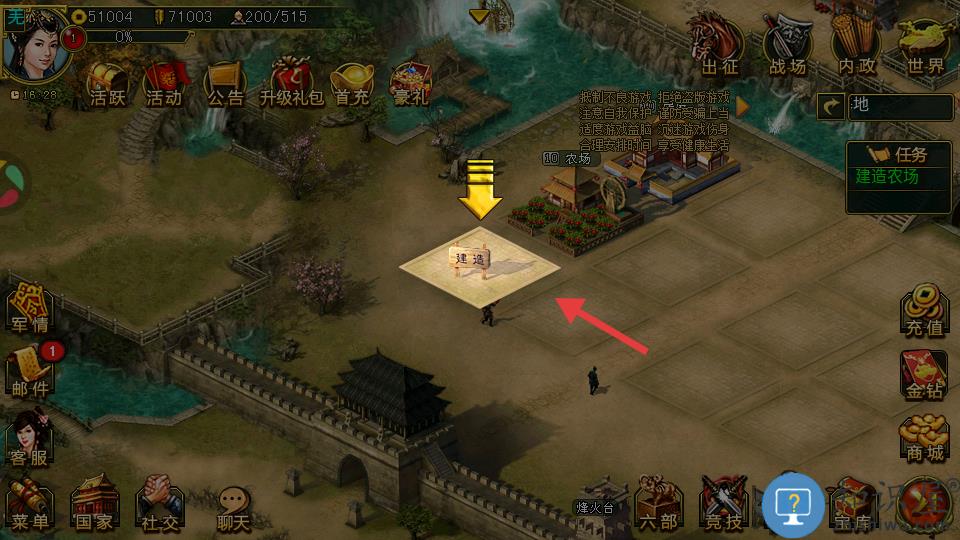The height and width of the screenshot is (540, 960).
Task: Open the 聊天 chat bubble
Action: [232, 505]
